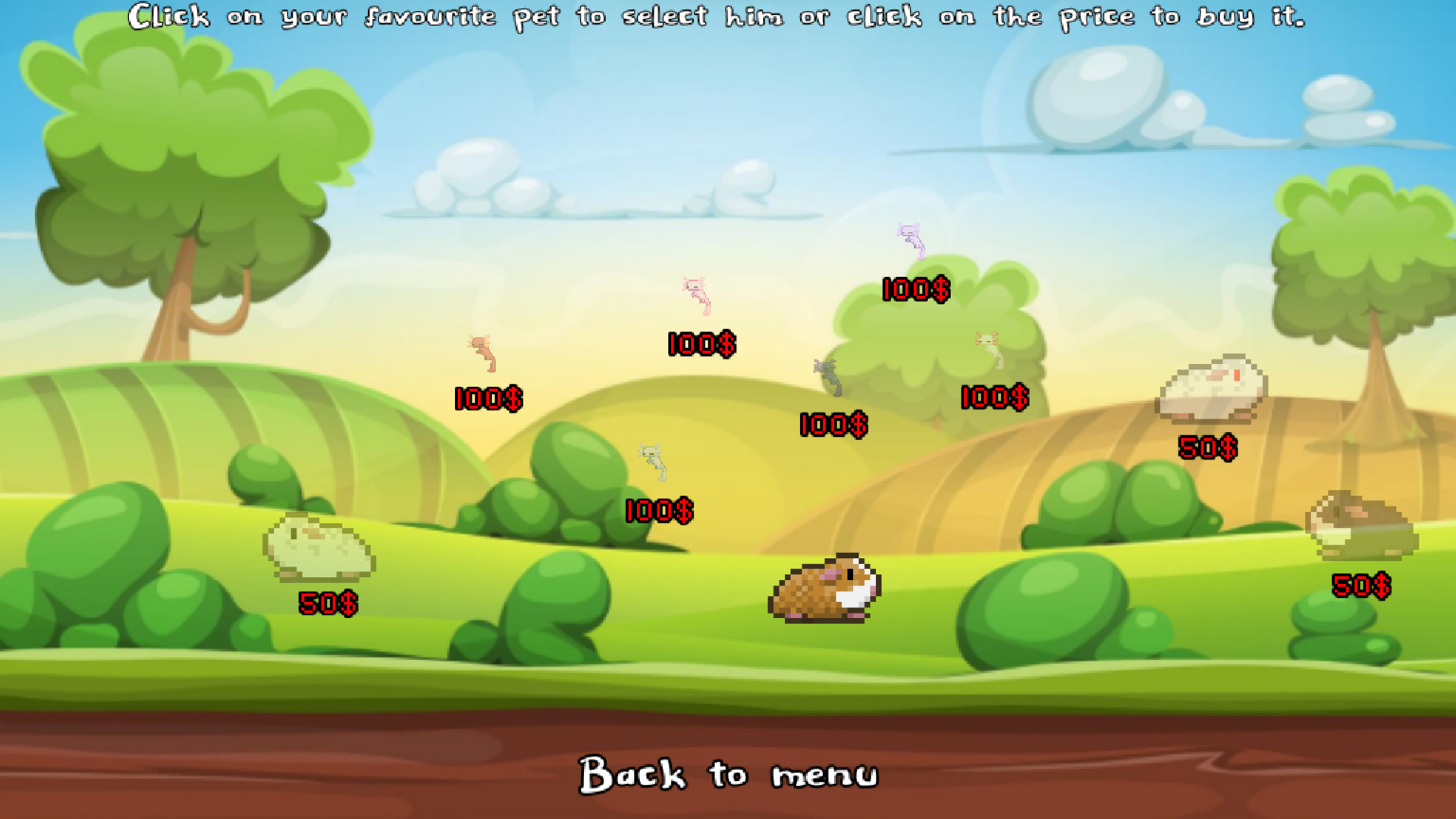
Task: Click Back to menu
Action: click(x=728, y=776)
